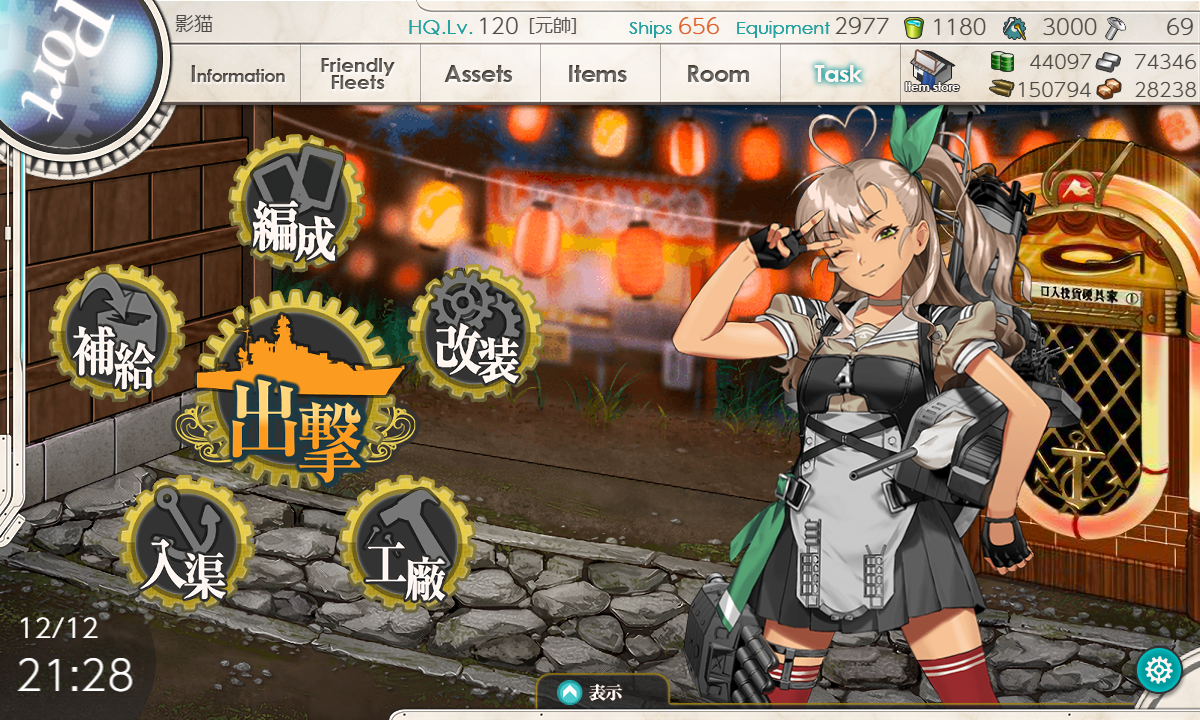Toggle the 表示 display button
Screen dimensions: 1200x720
click(x=601, y=691)
